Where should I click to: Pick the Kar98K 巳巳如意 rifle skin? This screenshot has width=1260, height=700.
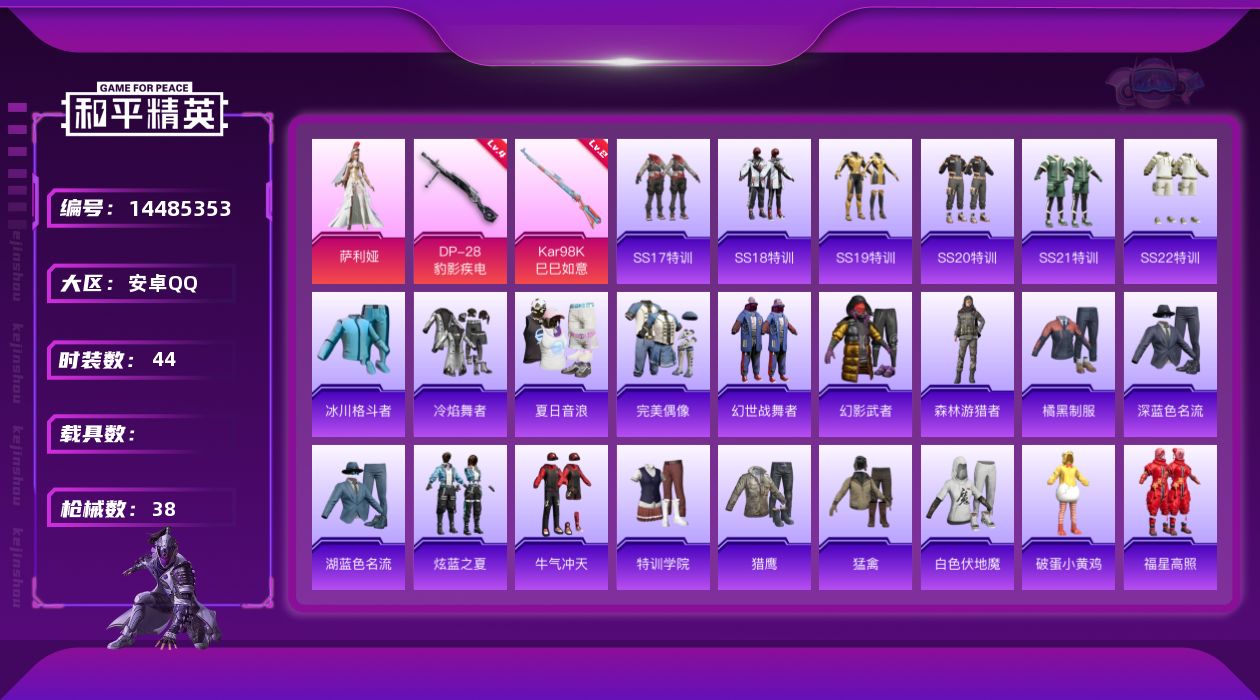(x=561, y=210)
